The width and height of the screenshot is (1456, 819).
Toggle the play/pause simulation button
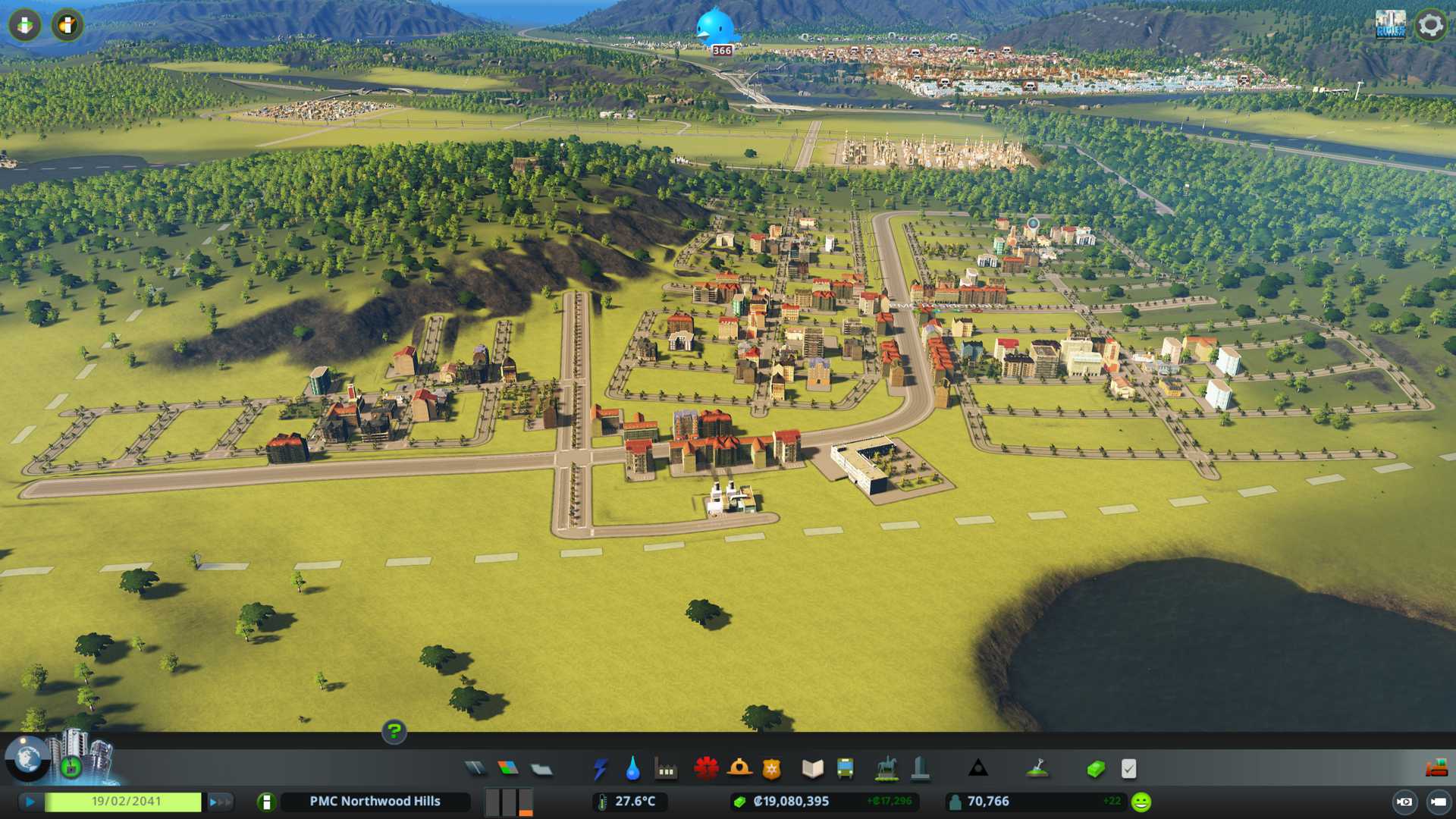coord(30,802)
